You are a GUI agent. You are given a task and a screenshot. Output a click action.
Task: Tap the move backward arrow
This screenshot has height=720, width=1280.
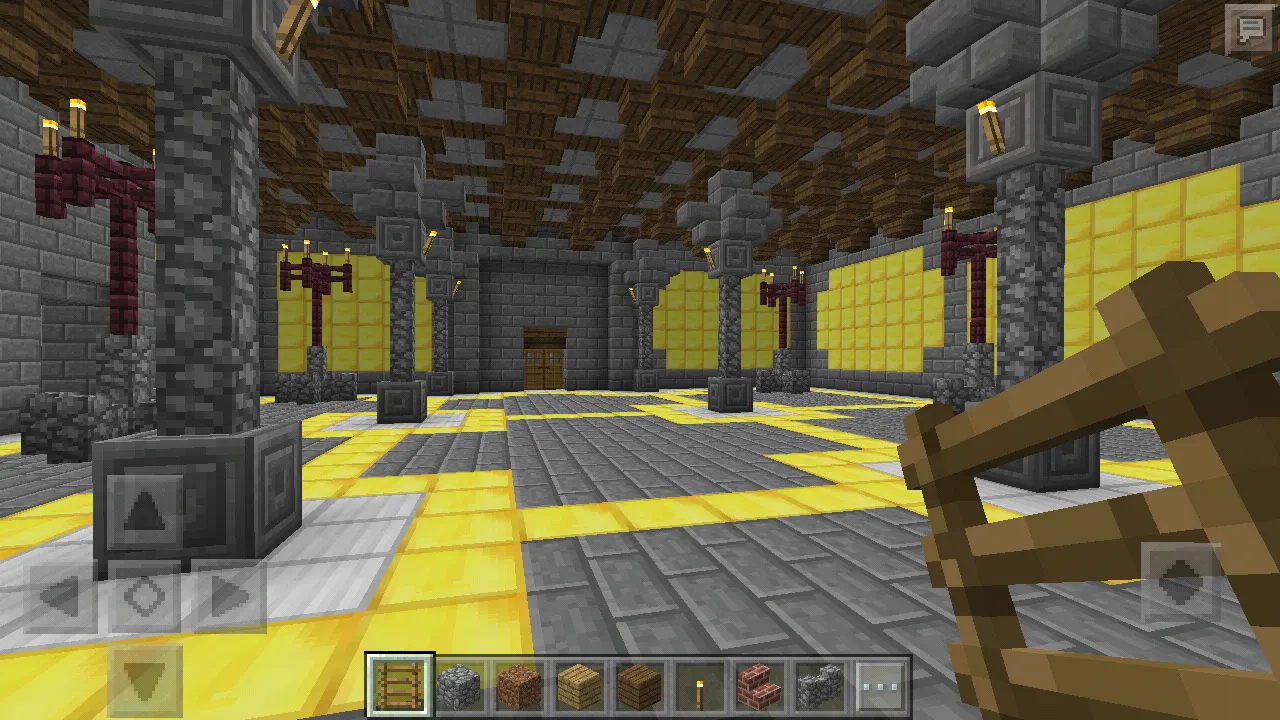click(146, 682)
